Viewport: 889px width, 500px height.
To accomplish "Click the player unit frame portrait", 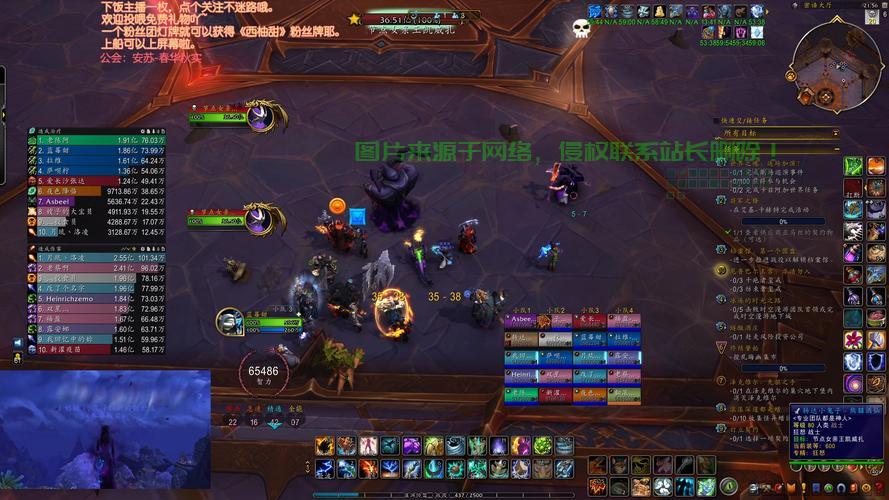I will click(229, 321).
